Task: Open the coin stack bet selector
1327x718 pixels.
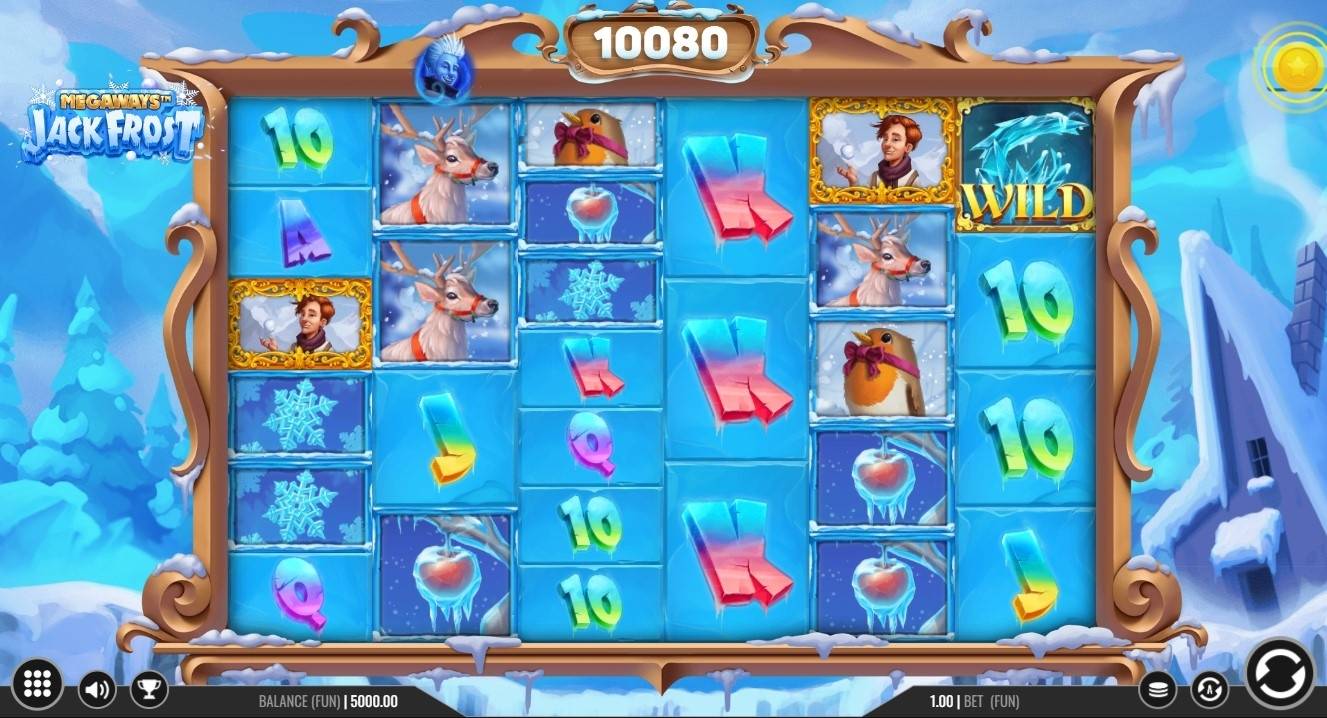Action: point(1158,688)
